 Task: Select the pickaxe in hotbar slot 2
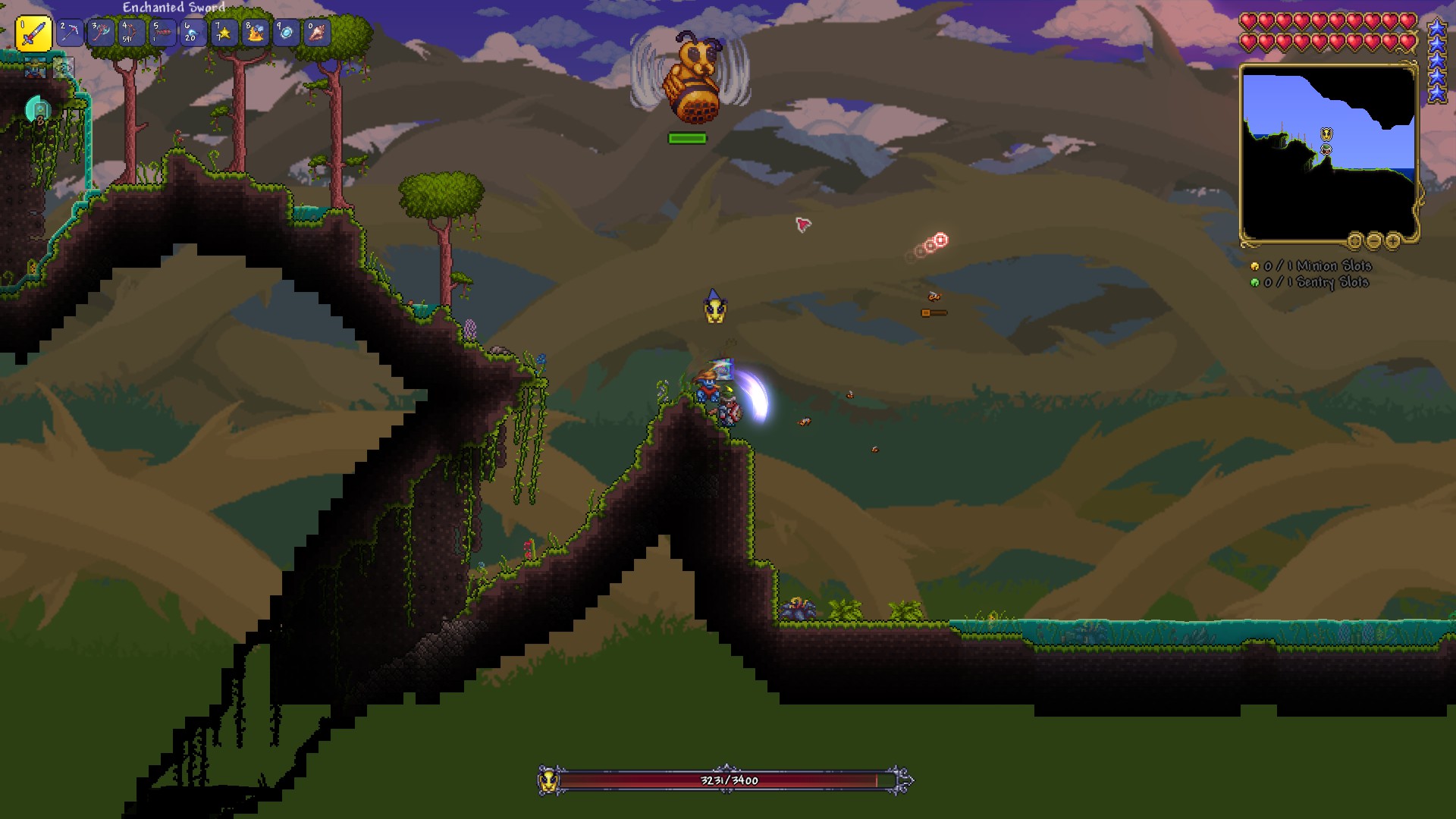point(70,33)
